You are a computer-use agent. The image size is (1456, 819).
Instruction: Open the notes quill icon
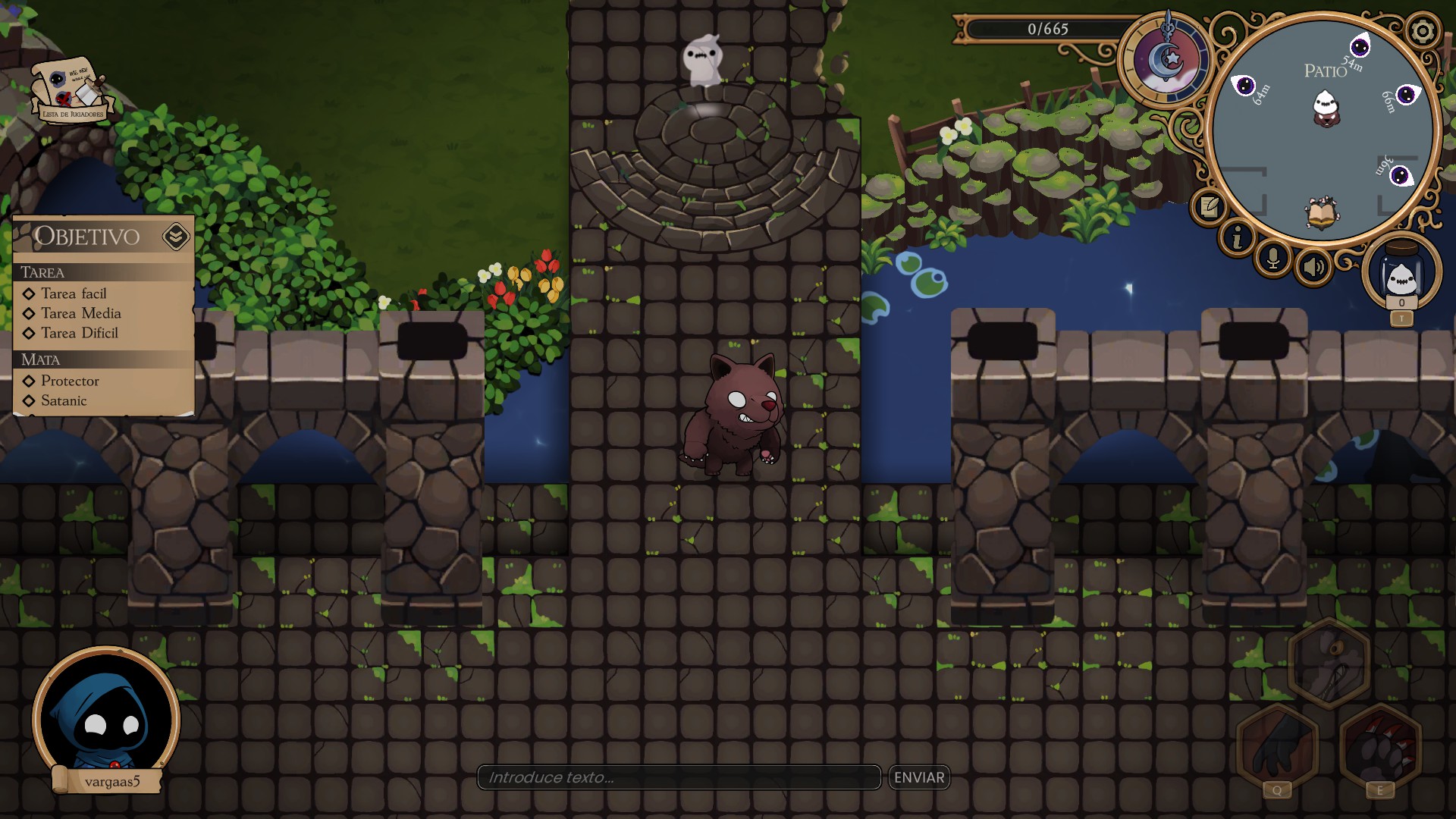click(1209, 206)
